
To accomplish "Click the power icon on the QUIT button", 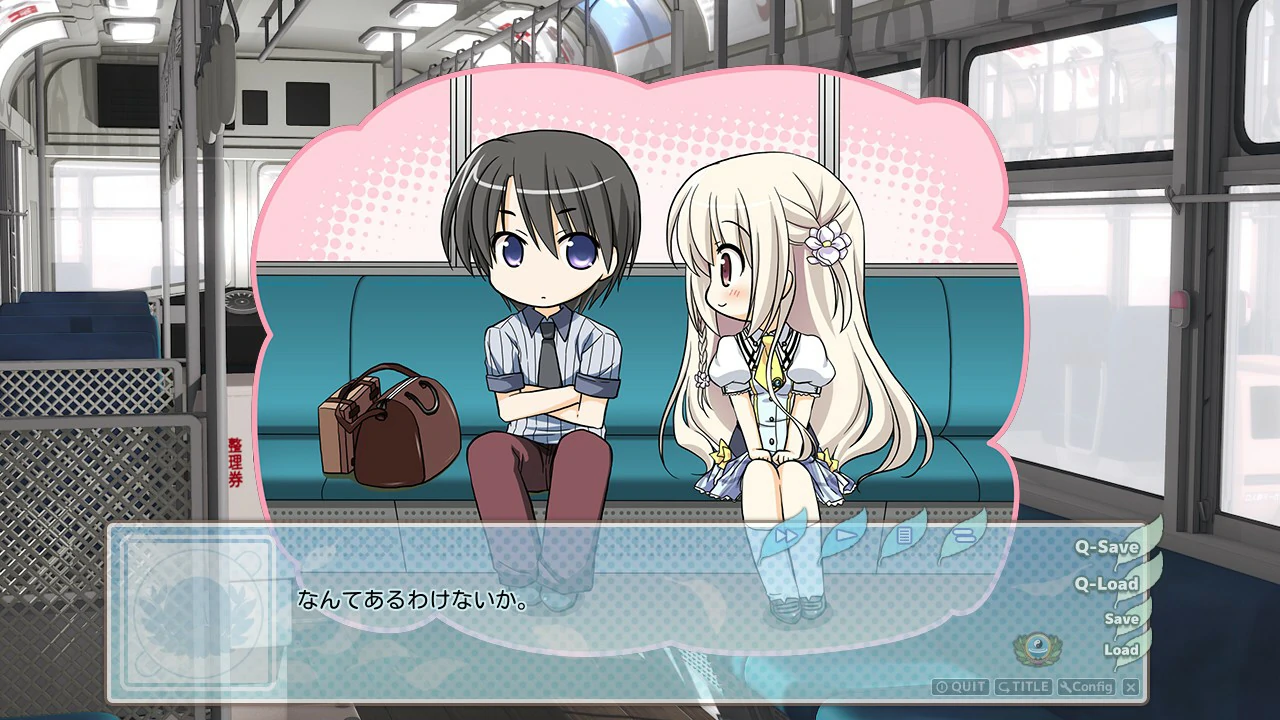I will point(943,687).
